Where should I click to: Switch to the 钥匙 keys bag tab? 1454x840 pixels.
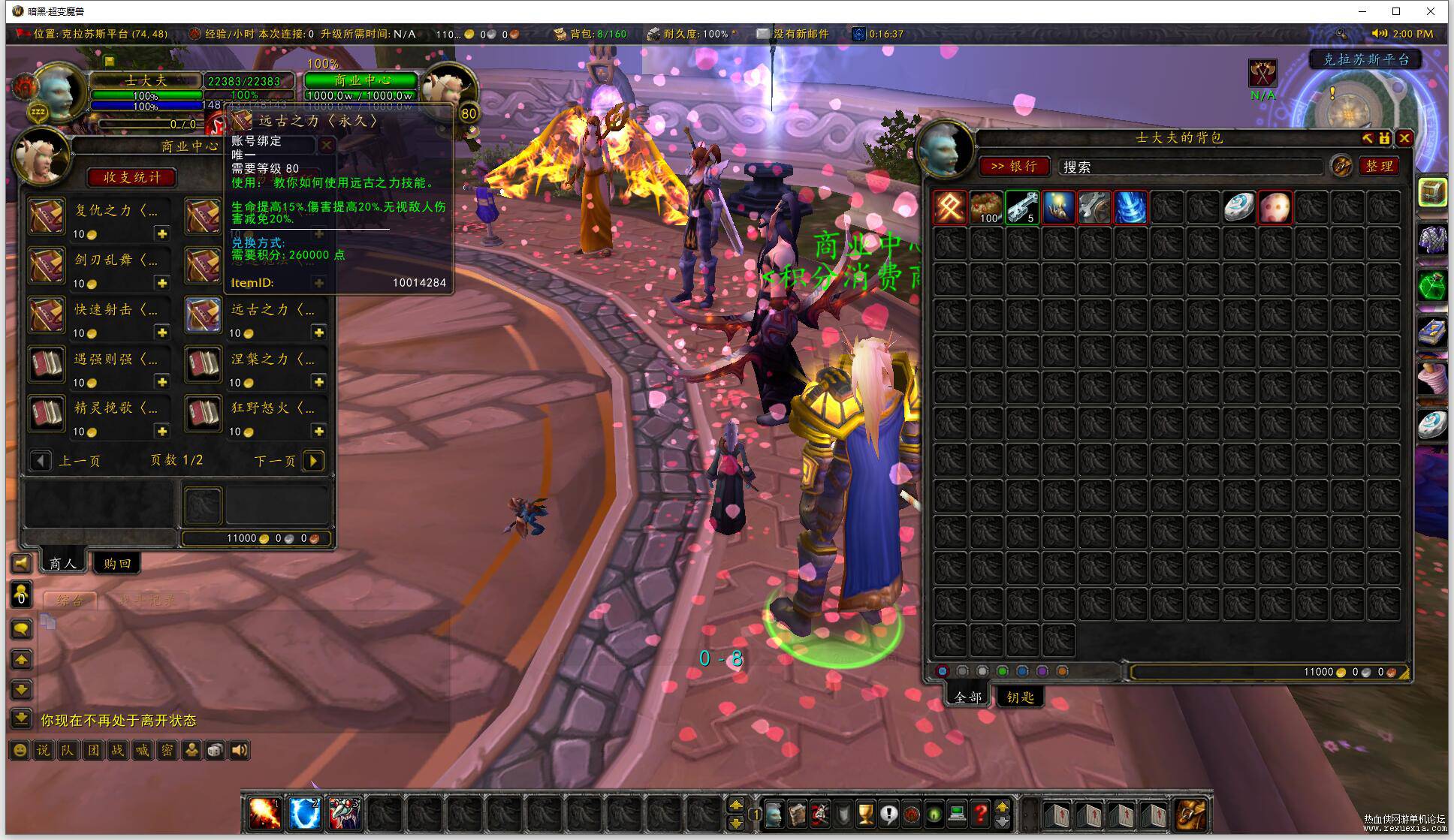click(1020, 697)
